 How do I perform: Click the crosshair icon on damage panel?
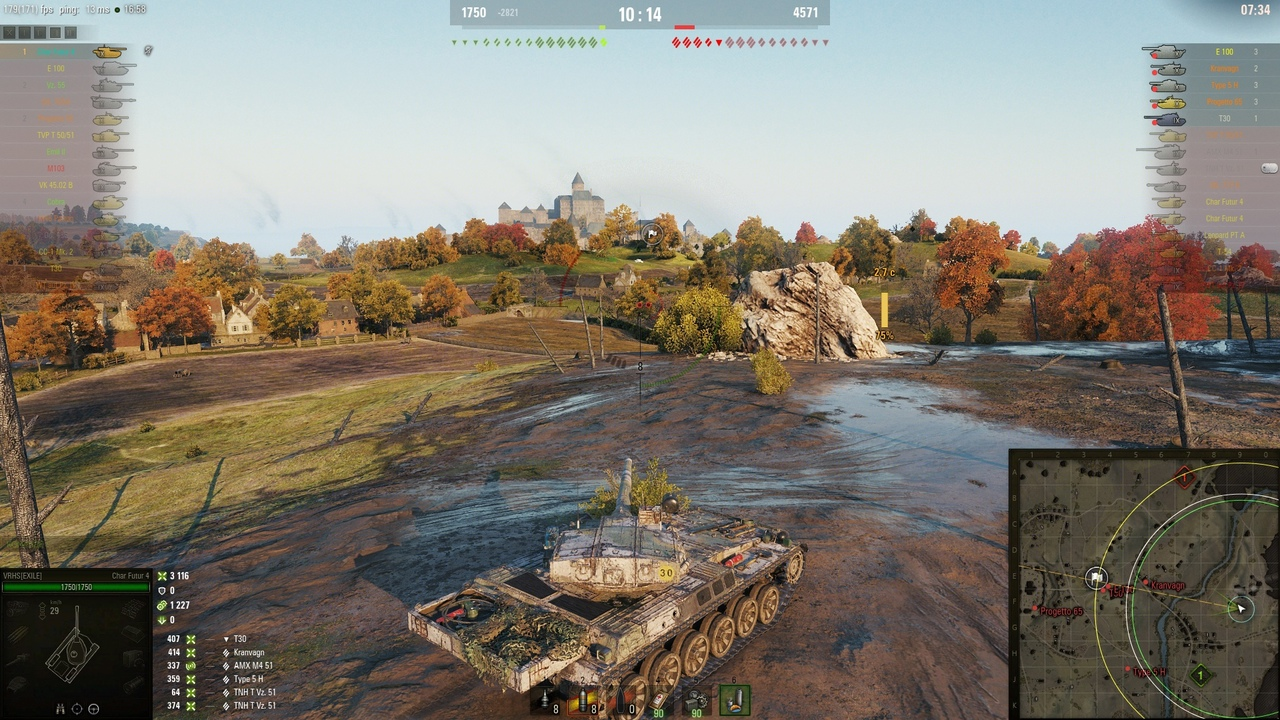pos(77,709)
